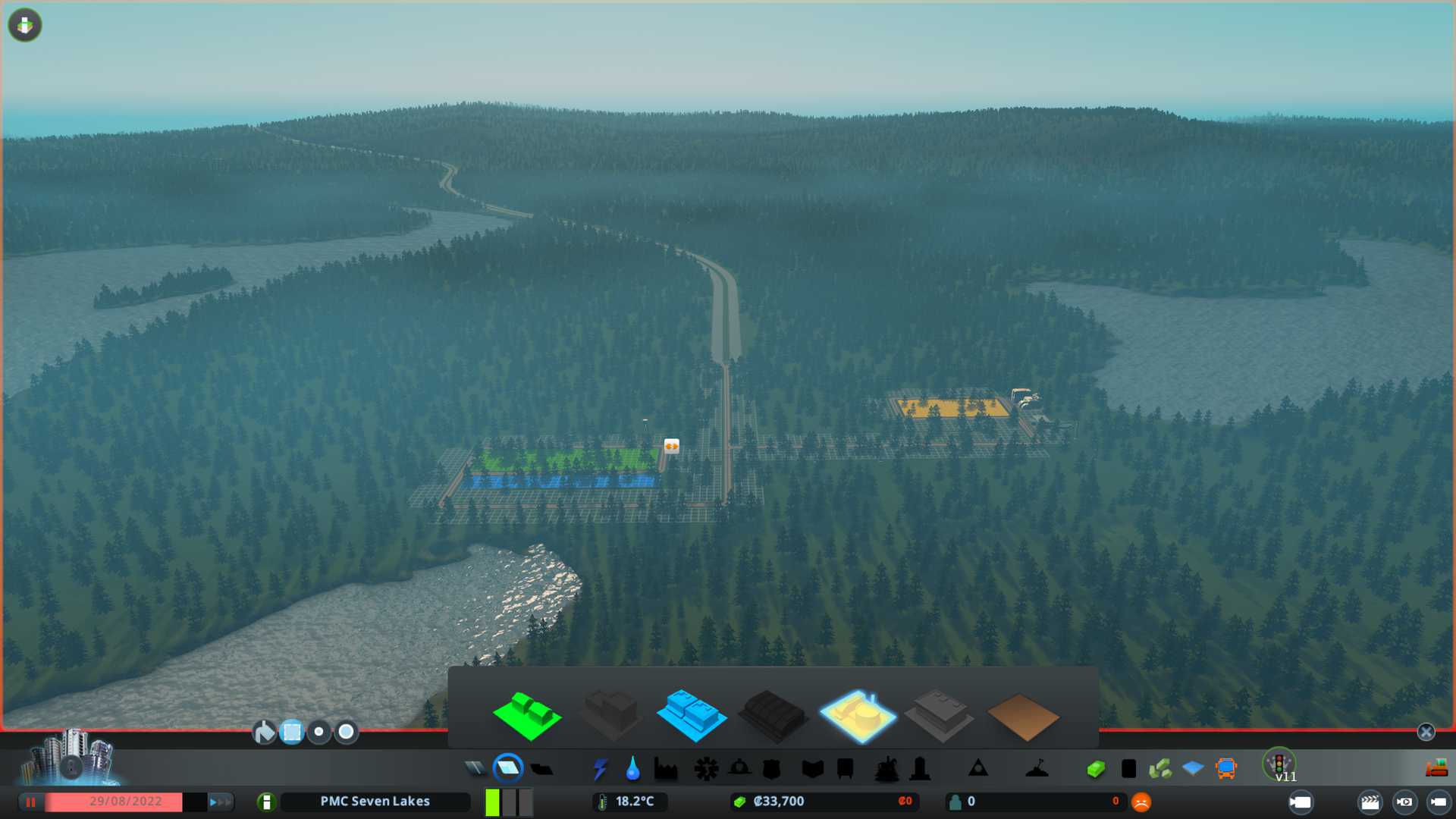Open the Water and Sewage menu
The image size is (1456, 819).
coord(632,769)
